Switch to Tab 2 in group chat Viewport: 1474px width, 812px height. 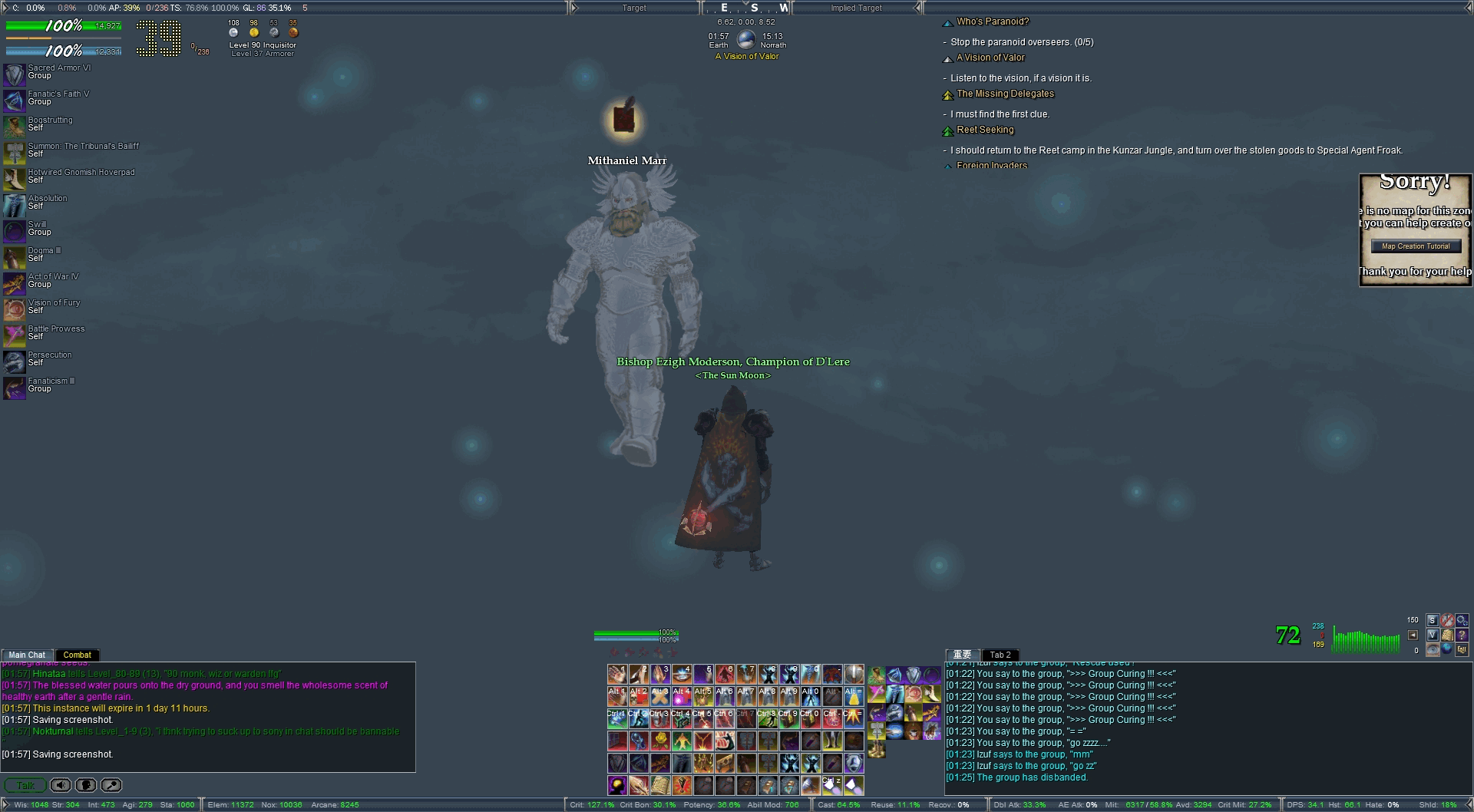pos(1000,655)
